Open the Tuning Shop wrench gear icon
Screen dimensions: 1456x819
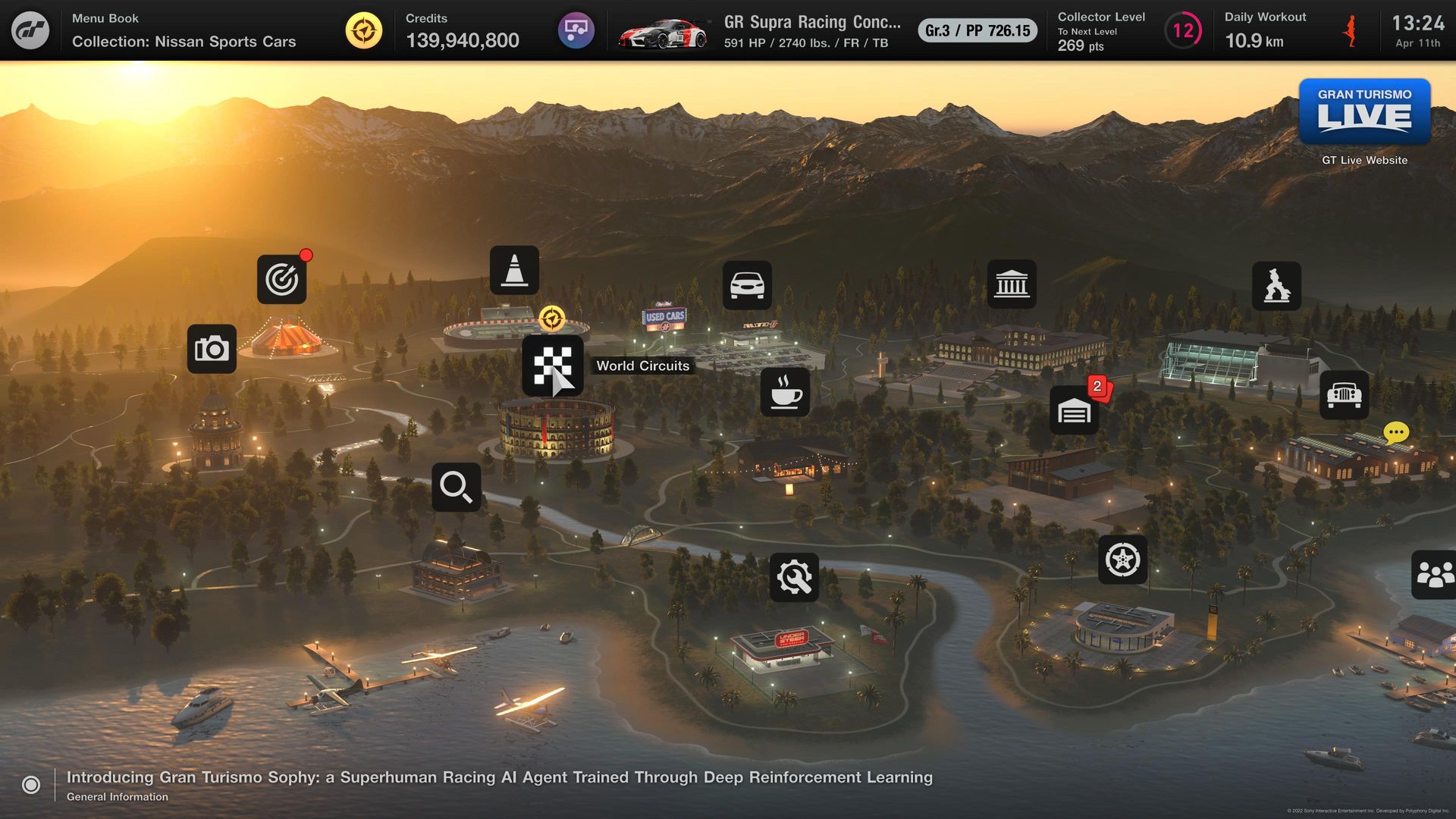point(794,577)
